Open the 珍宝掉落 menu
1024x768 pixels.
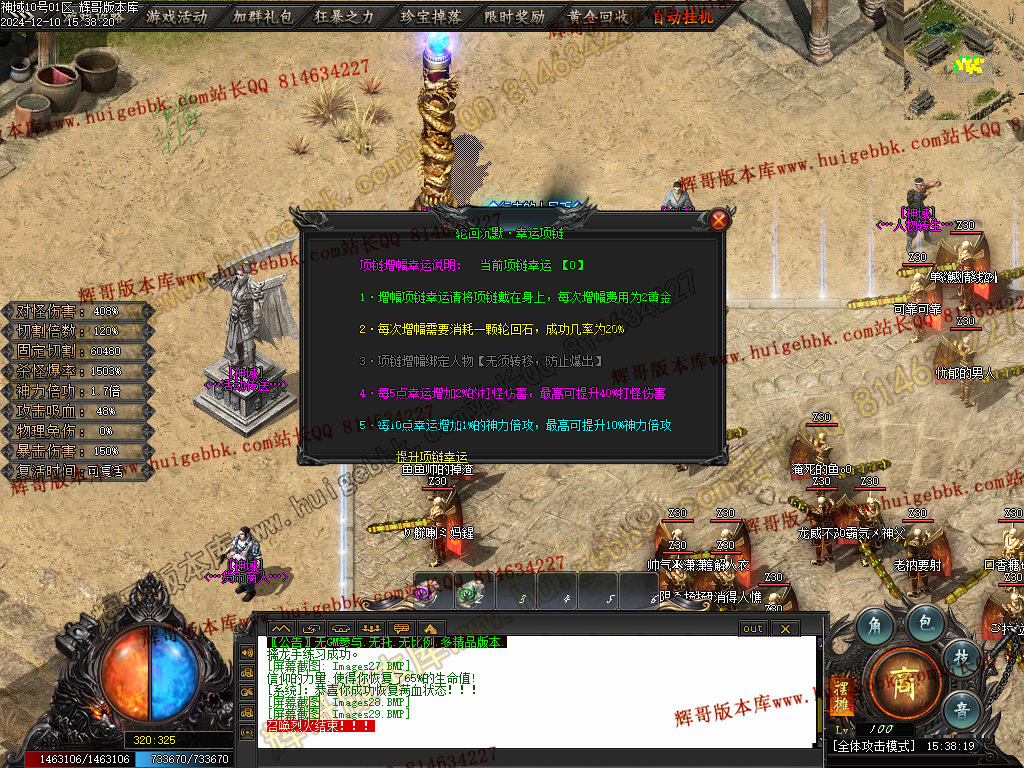430,16
